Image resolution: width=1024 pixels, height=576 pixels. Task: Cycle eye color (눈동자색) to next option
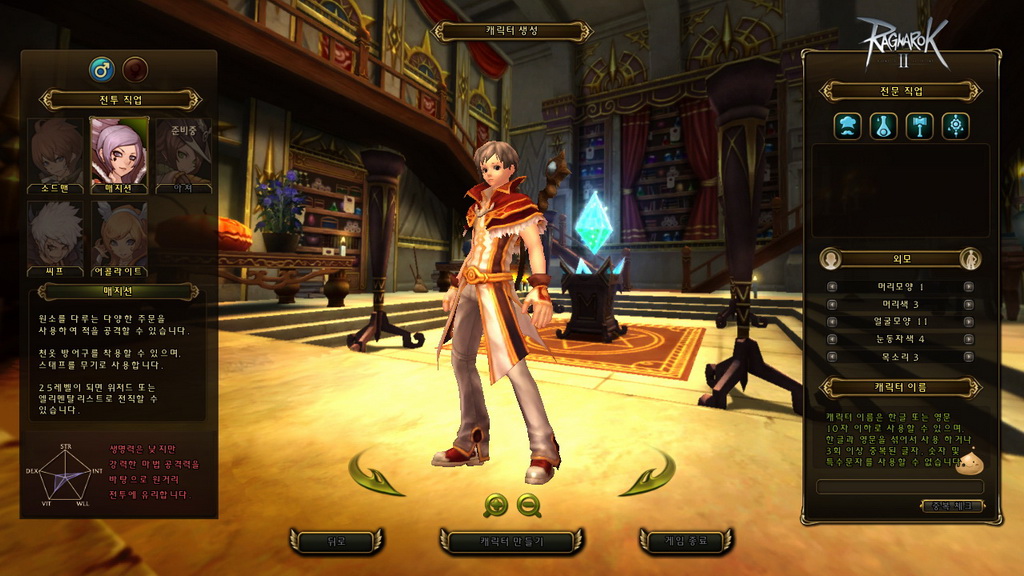pyautogui.click(x=968, y=339)
